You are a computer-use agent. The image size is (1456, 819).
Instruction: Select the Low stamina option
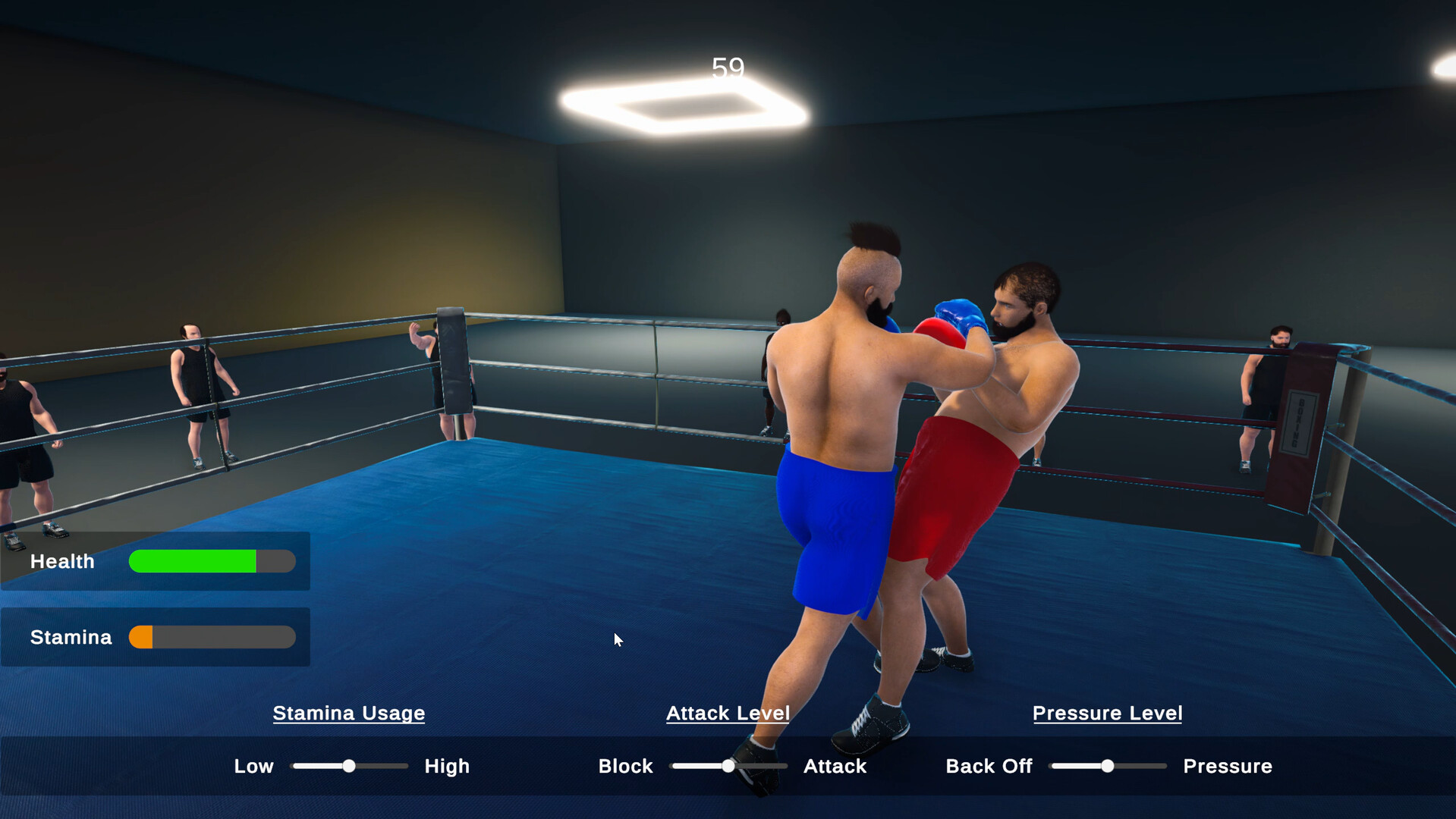(253, 766)
